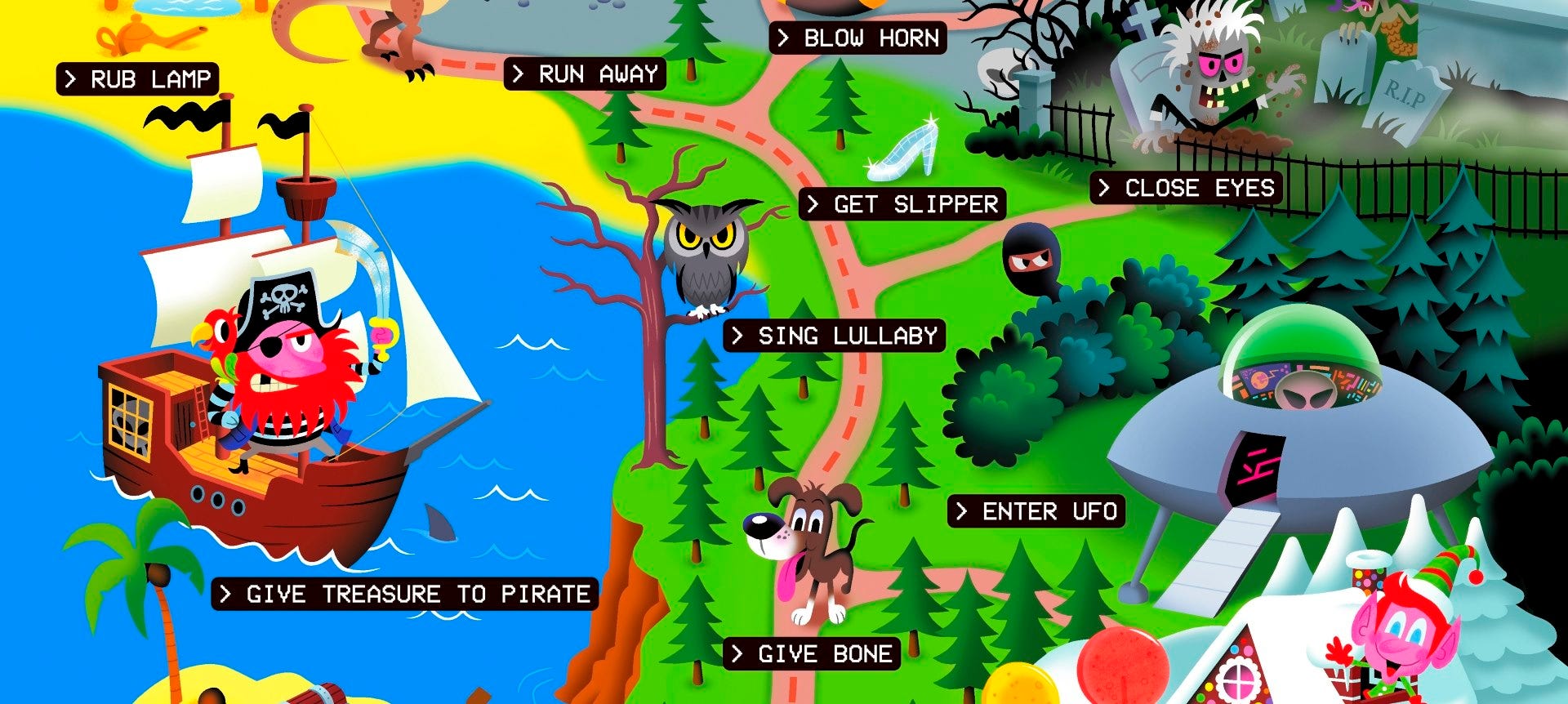
Task: Click the ENTER UFO command
Action: point(1036,512)
